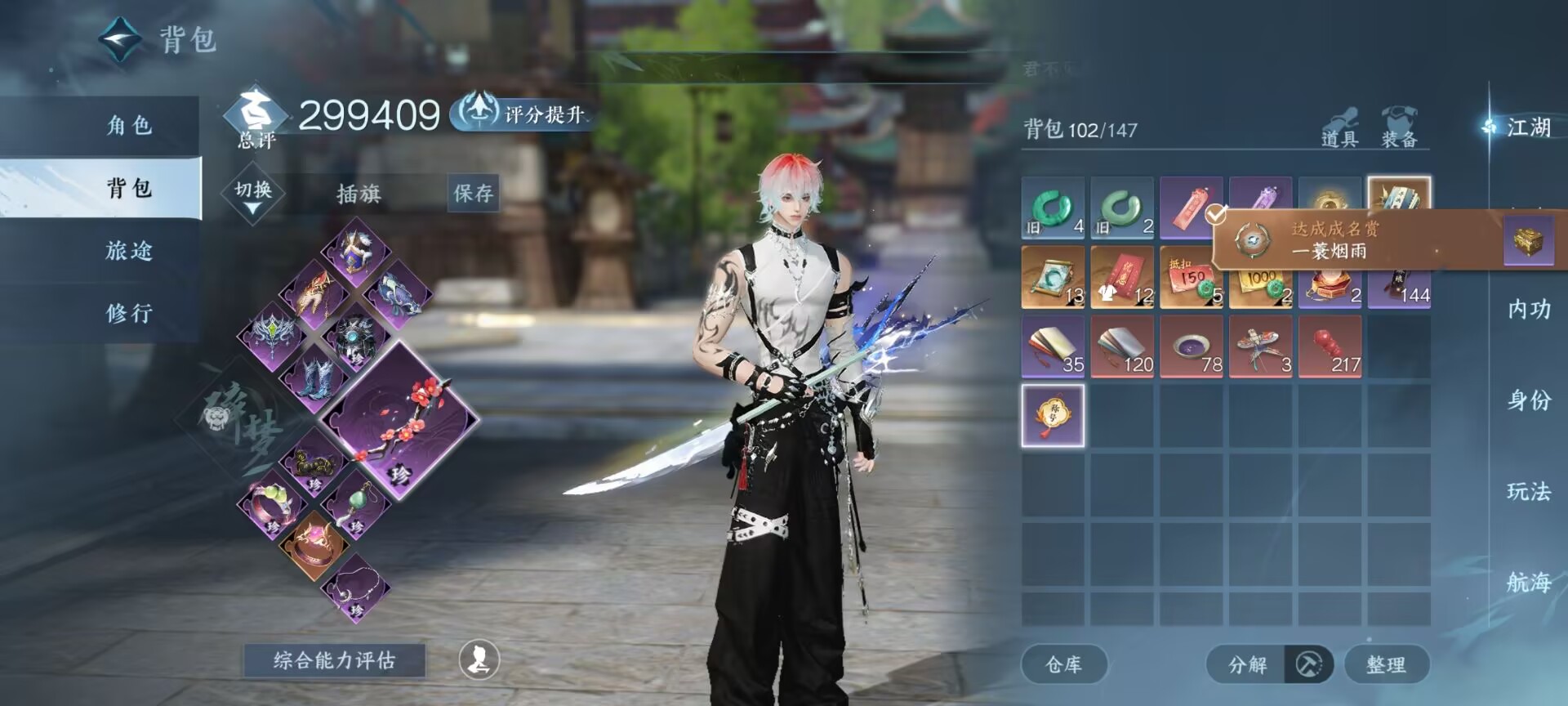
Task: Select the red gourd stack of 217
Action: pyautogui.click(x=1330, y=346)
